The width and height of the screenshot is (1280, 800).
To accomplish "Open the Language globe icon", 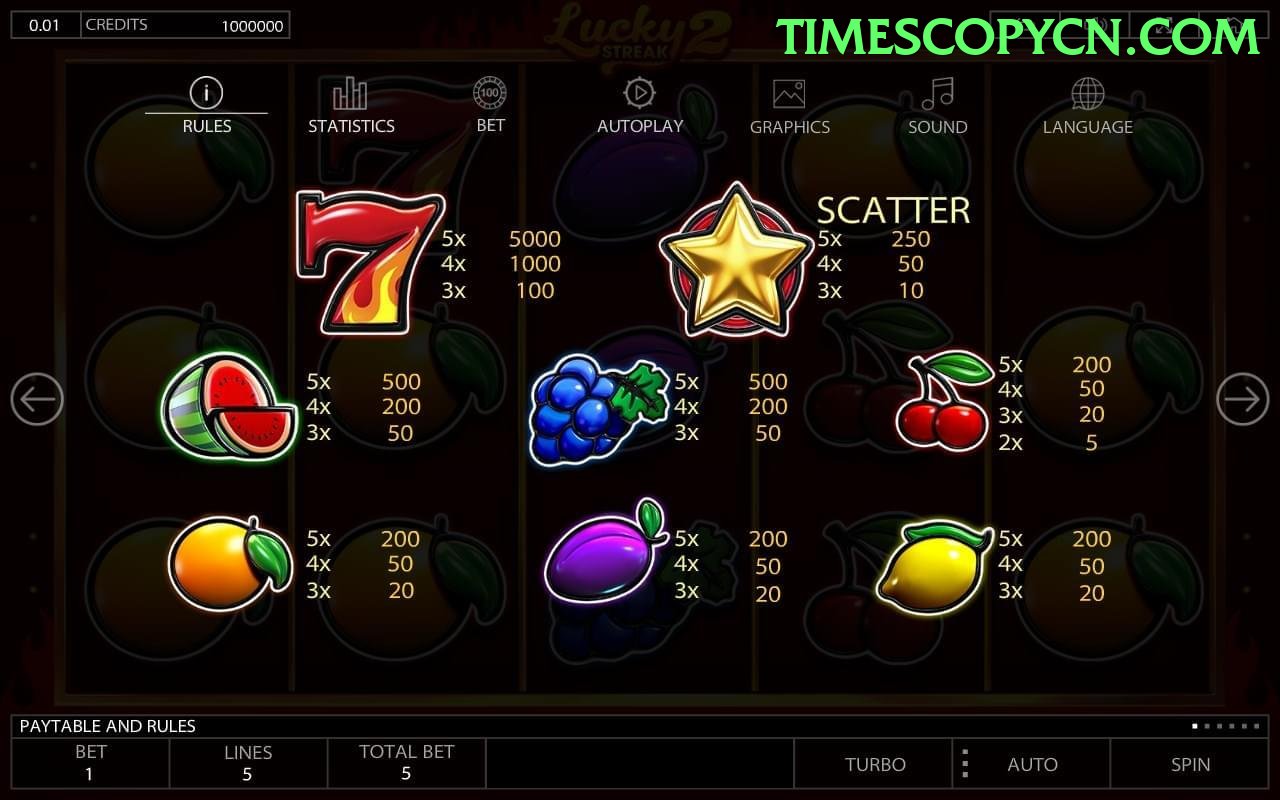I will click(1087, 92).
